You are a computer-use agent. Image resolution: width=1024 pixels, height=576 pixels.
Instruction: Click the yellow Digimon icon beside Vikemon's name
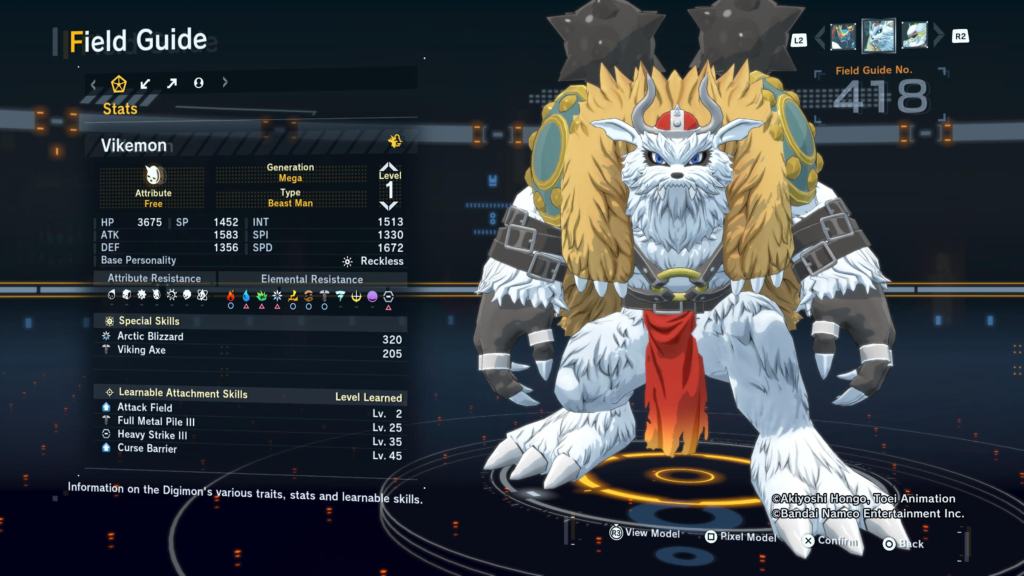(x=395, y=141)
